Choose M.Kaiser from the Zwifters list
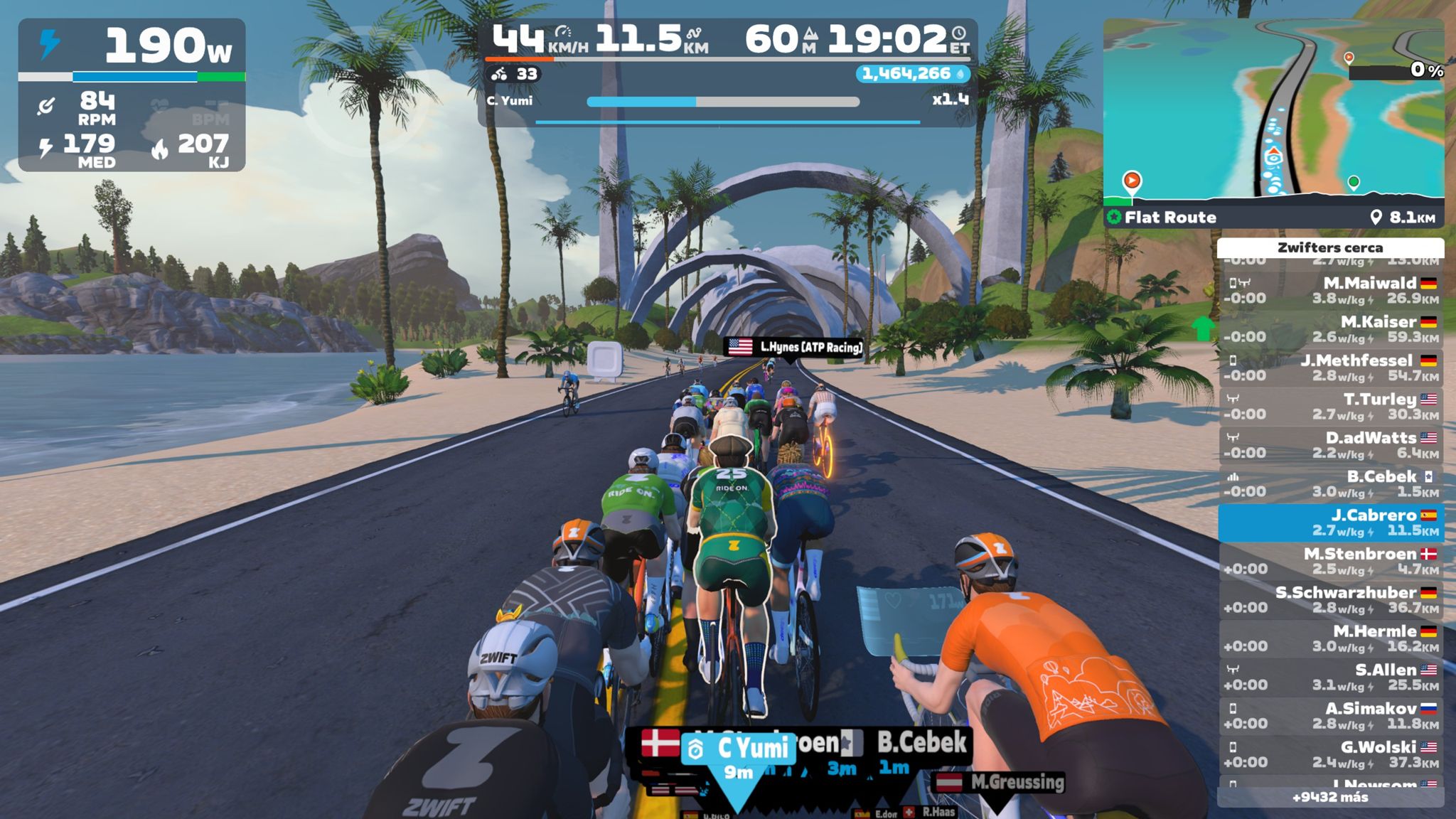Screen dimensions: 1456x819 coord(1331,329)
